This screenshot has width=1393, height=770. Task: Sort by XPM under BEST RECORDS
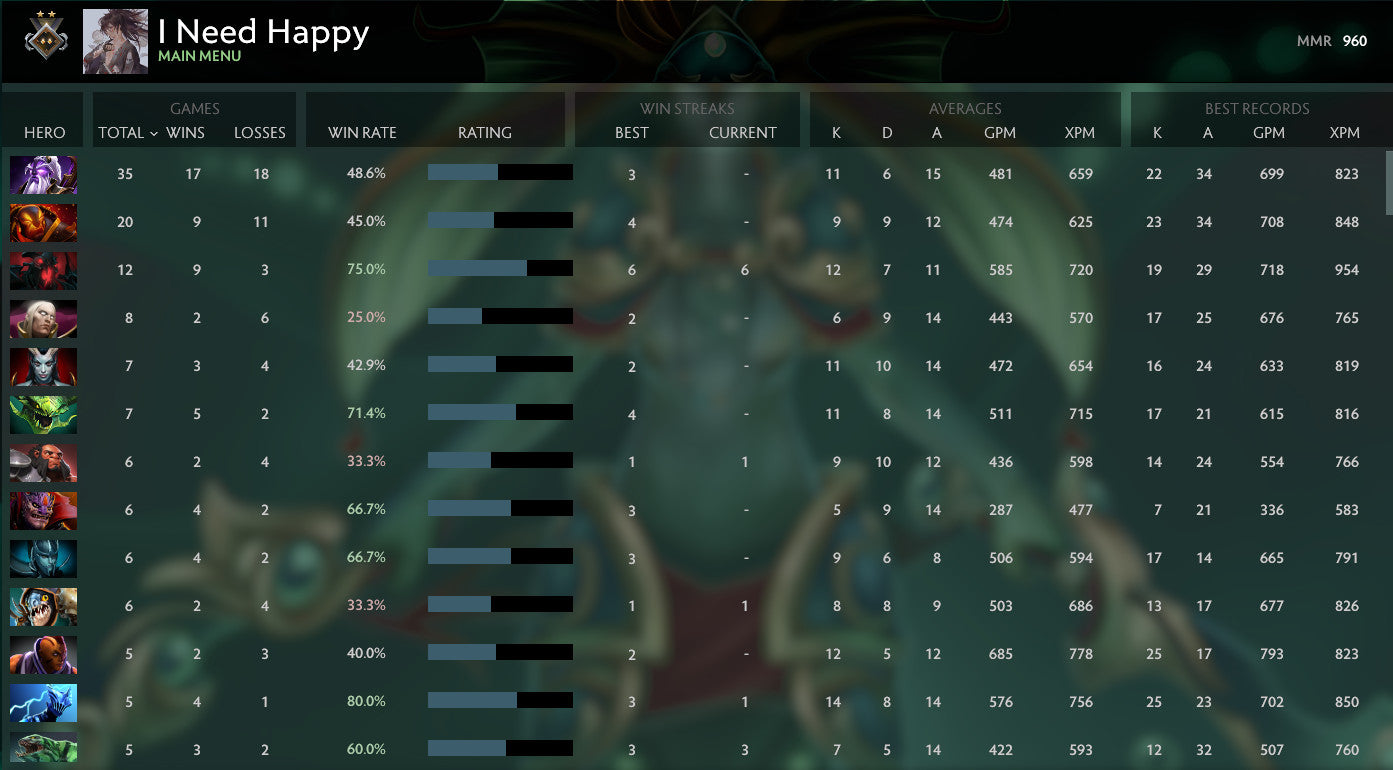[1345, 132]
